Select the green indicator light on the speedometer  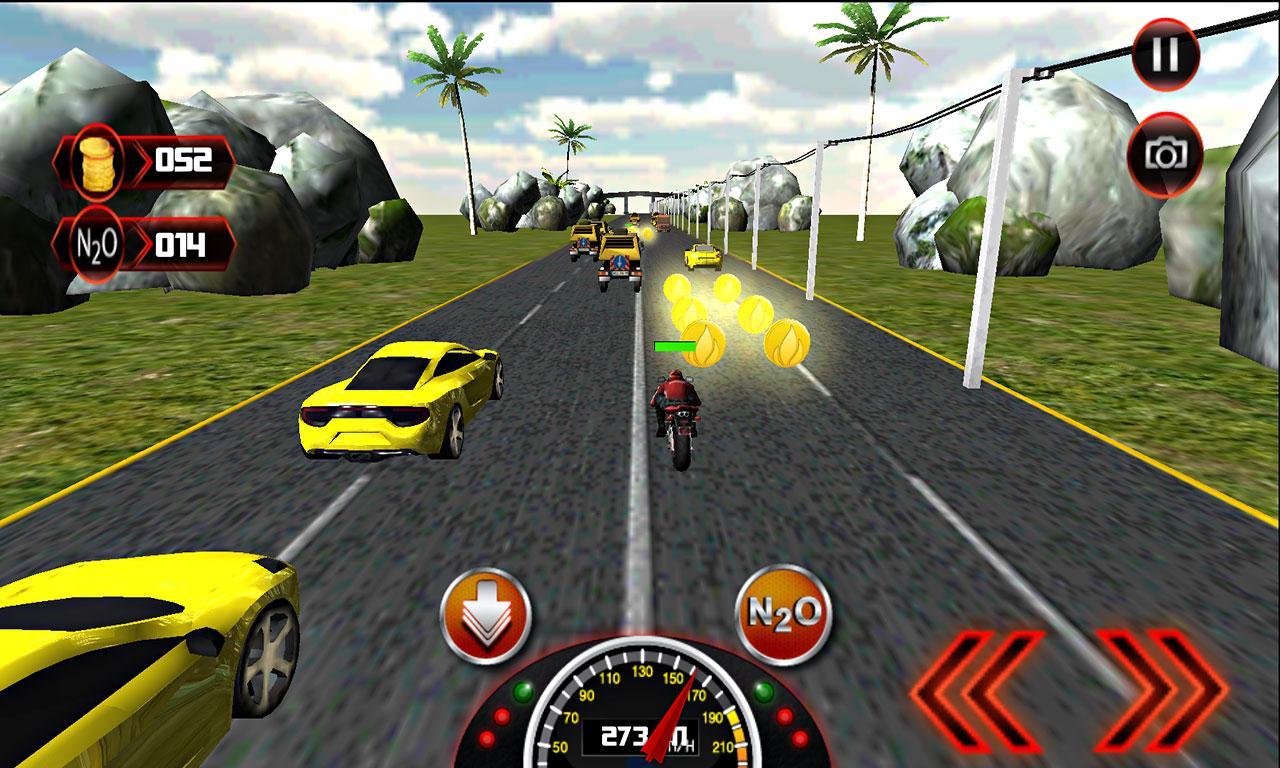522,691
